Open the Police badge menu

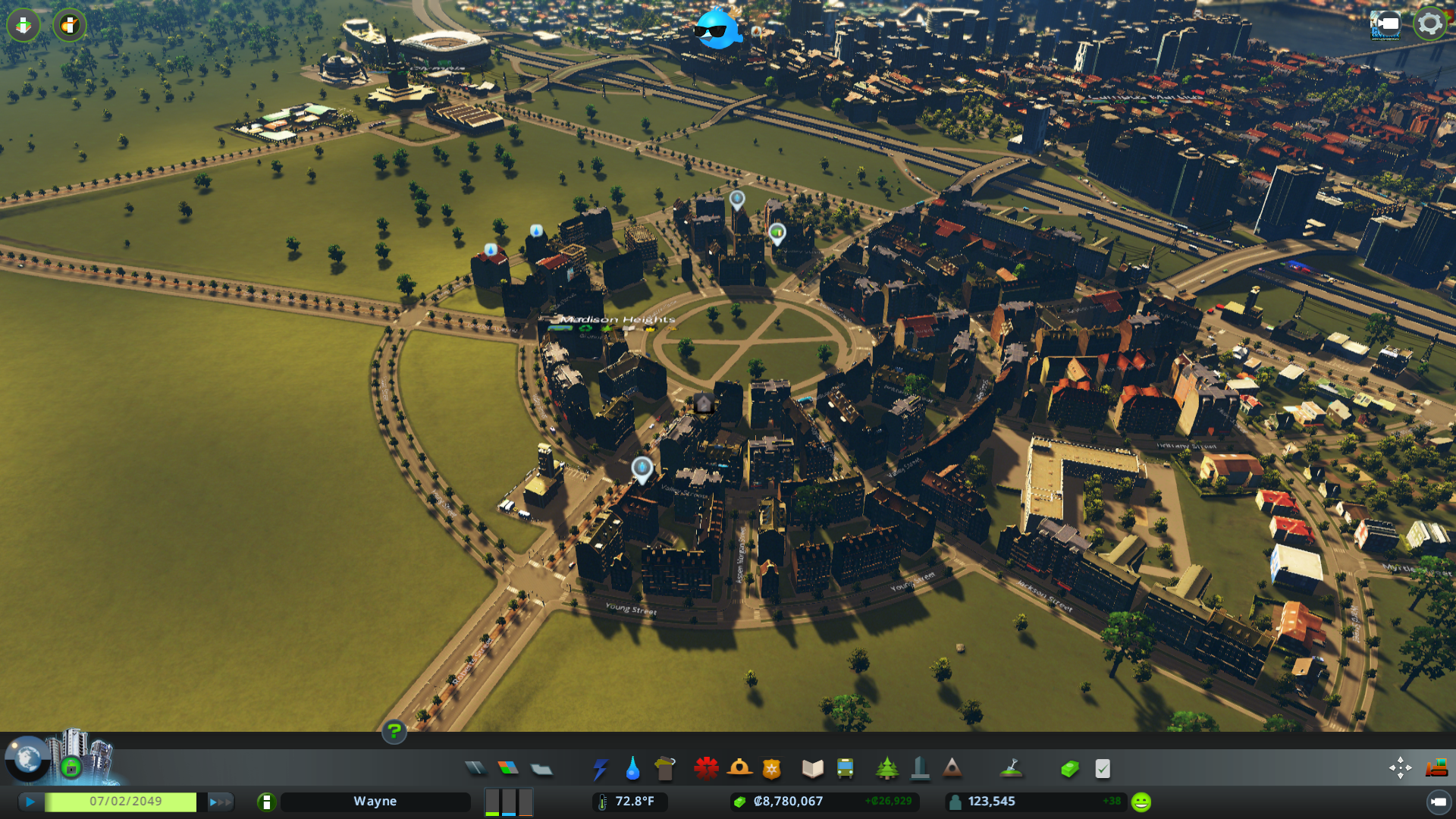coord(772,769)
